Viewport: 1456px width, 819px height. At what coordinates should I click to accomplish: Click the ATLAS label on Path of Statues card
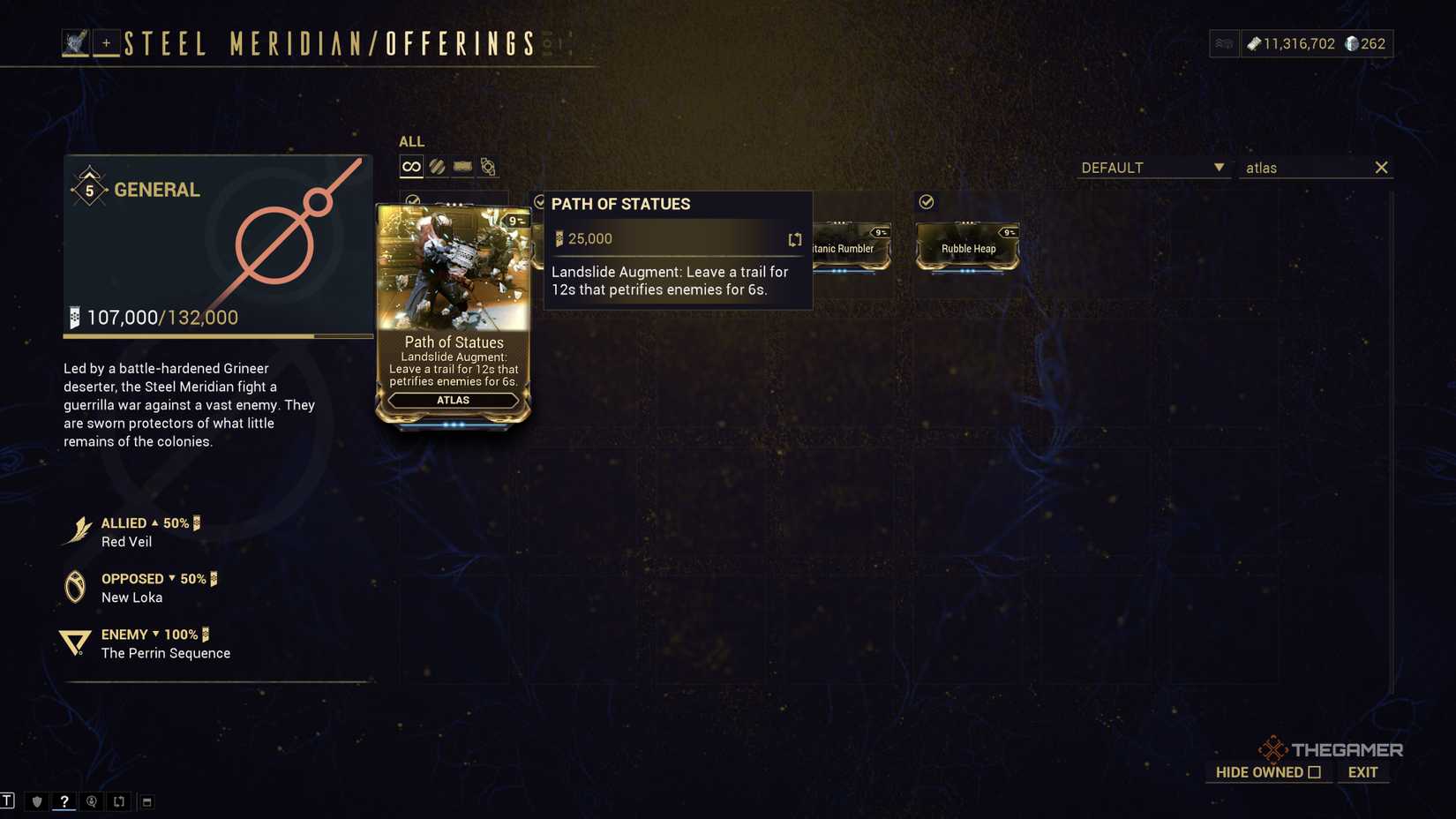coord(453,400)
